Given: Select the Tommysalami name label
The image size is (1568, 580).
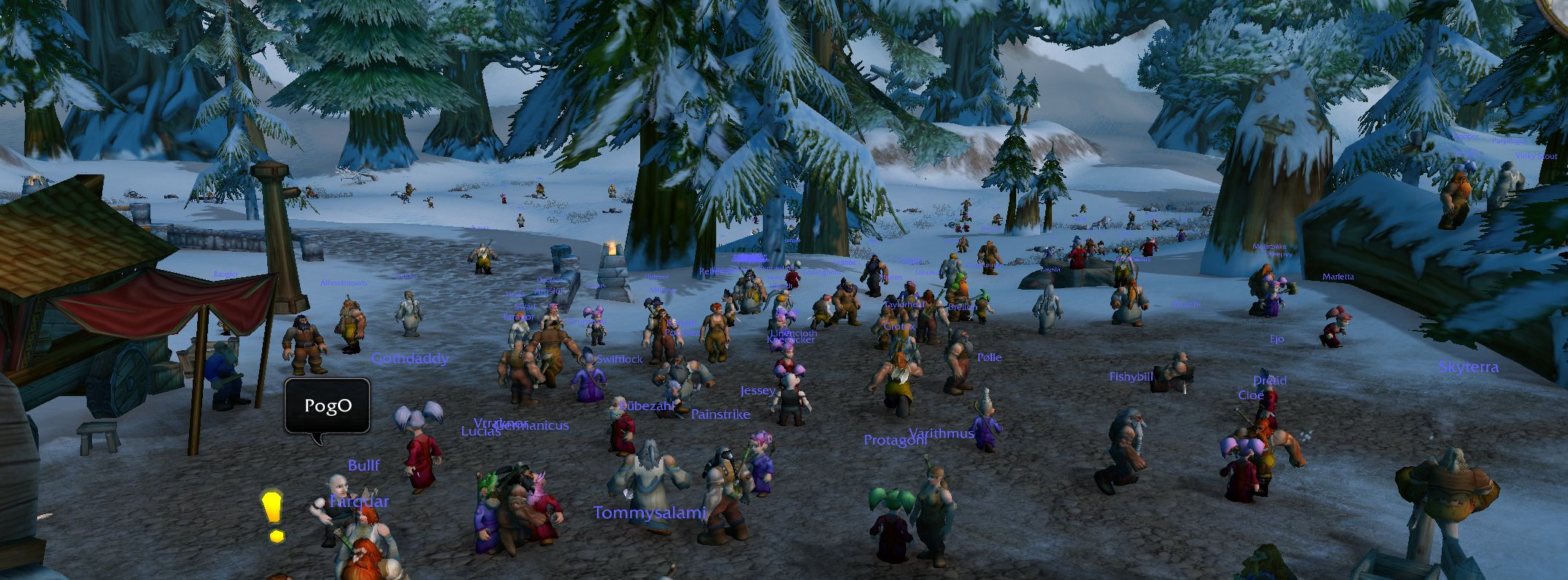Looking at the screenshot, I should (650, 513).
